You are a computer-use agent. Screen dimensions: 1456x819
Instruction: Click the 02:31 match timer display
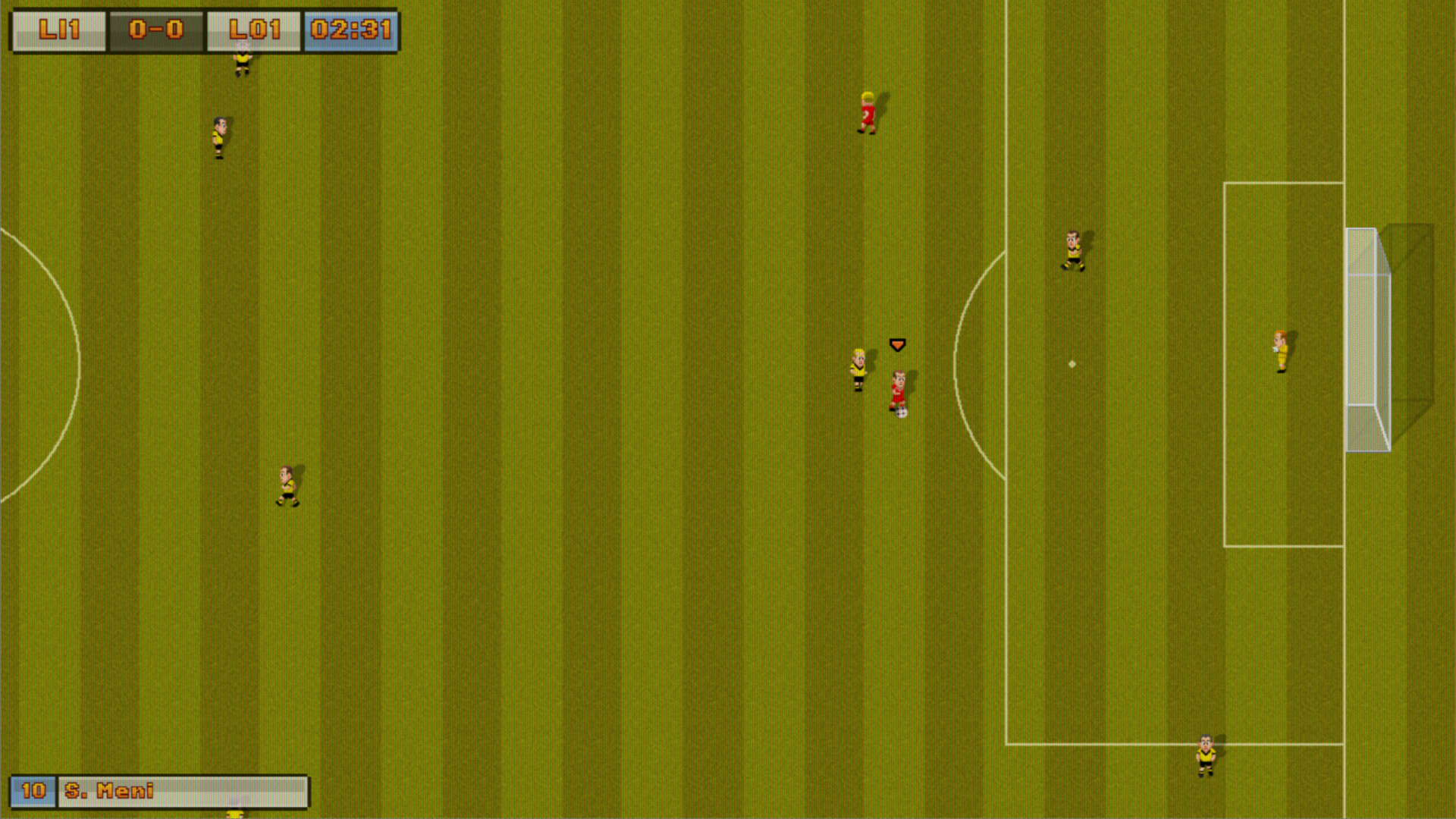click(x=350, y=30)
